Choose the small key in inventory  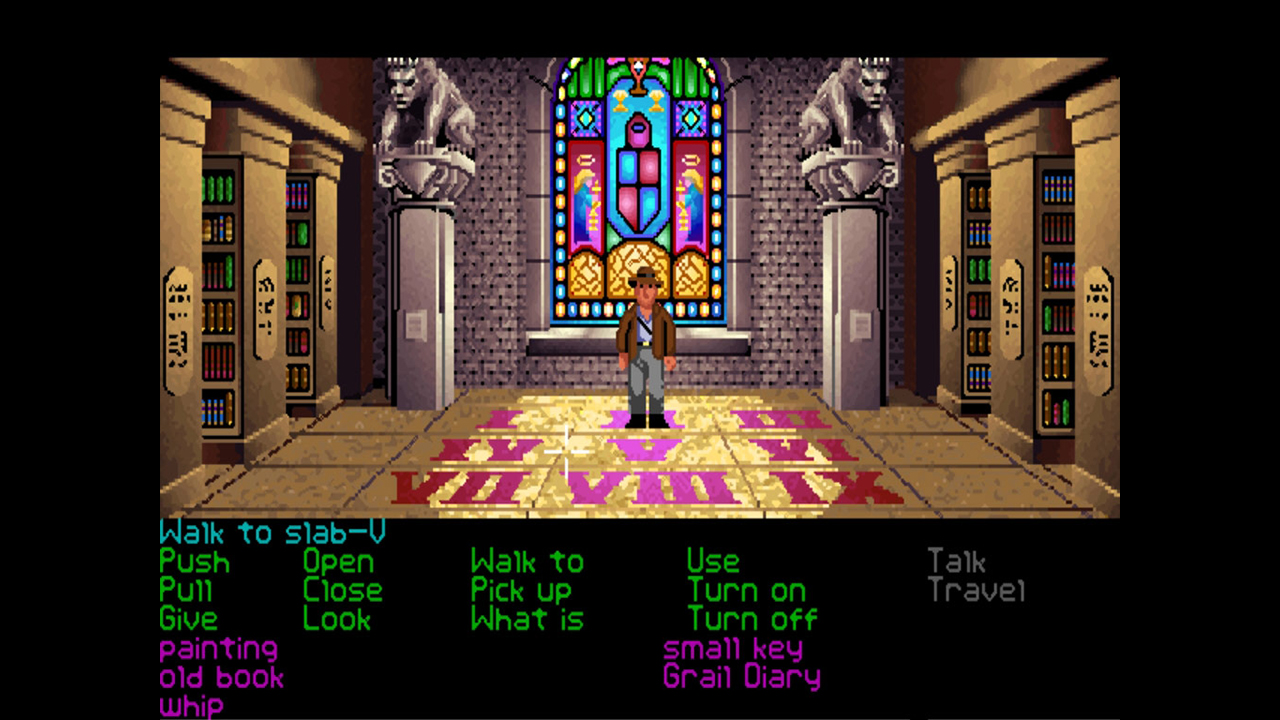point(733,649)
